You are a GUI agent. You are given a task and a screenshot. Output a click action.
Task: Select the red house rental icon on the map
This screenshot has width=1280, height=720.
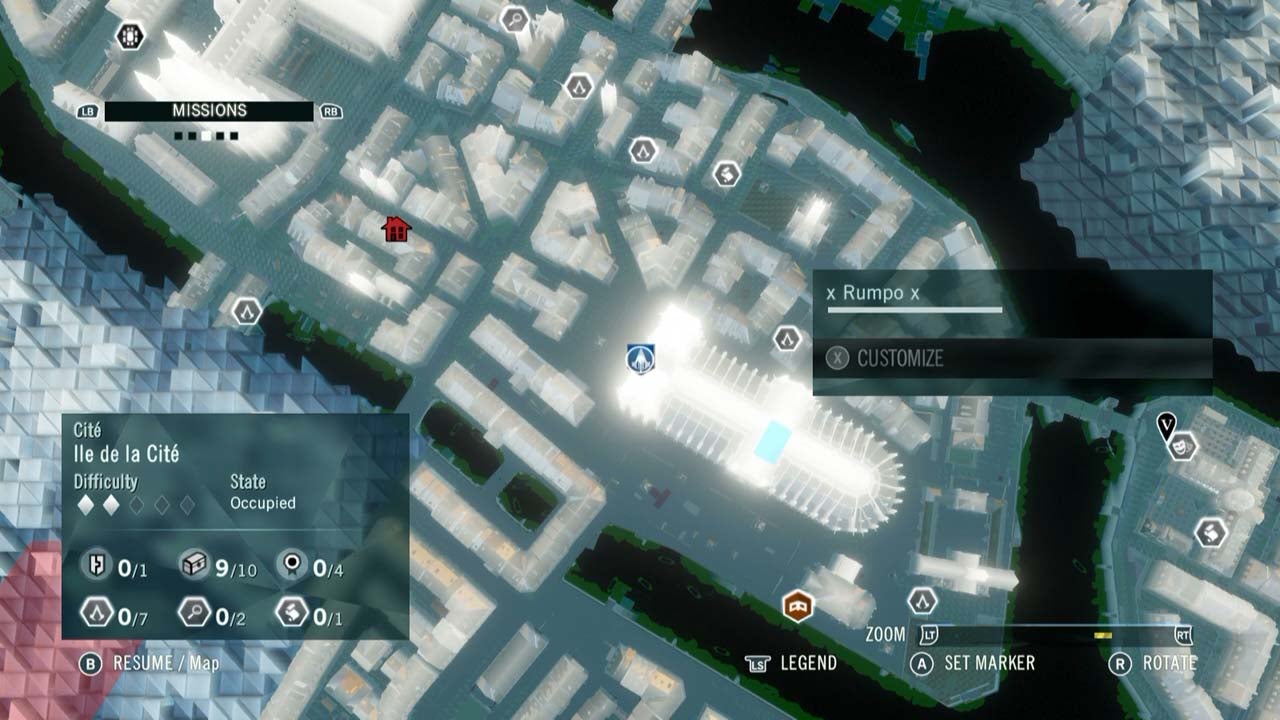[397, 230]
